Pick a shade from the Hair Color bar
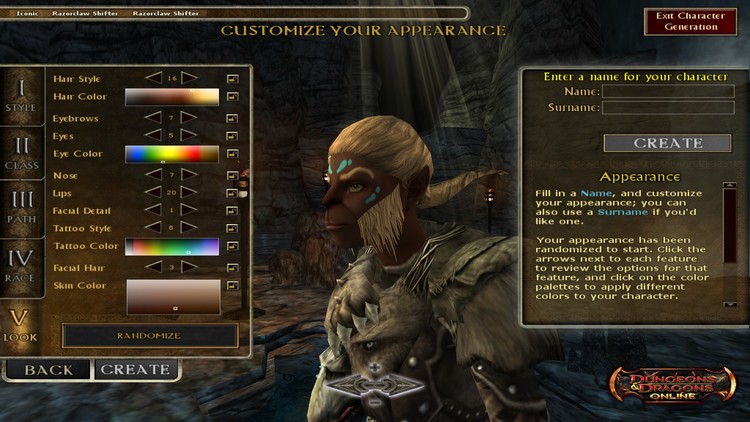The height and width of the screenshot is (422, 750). (172, 97)
